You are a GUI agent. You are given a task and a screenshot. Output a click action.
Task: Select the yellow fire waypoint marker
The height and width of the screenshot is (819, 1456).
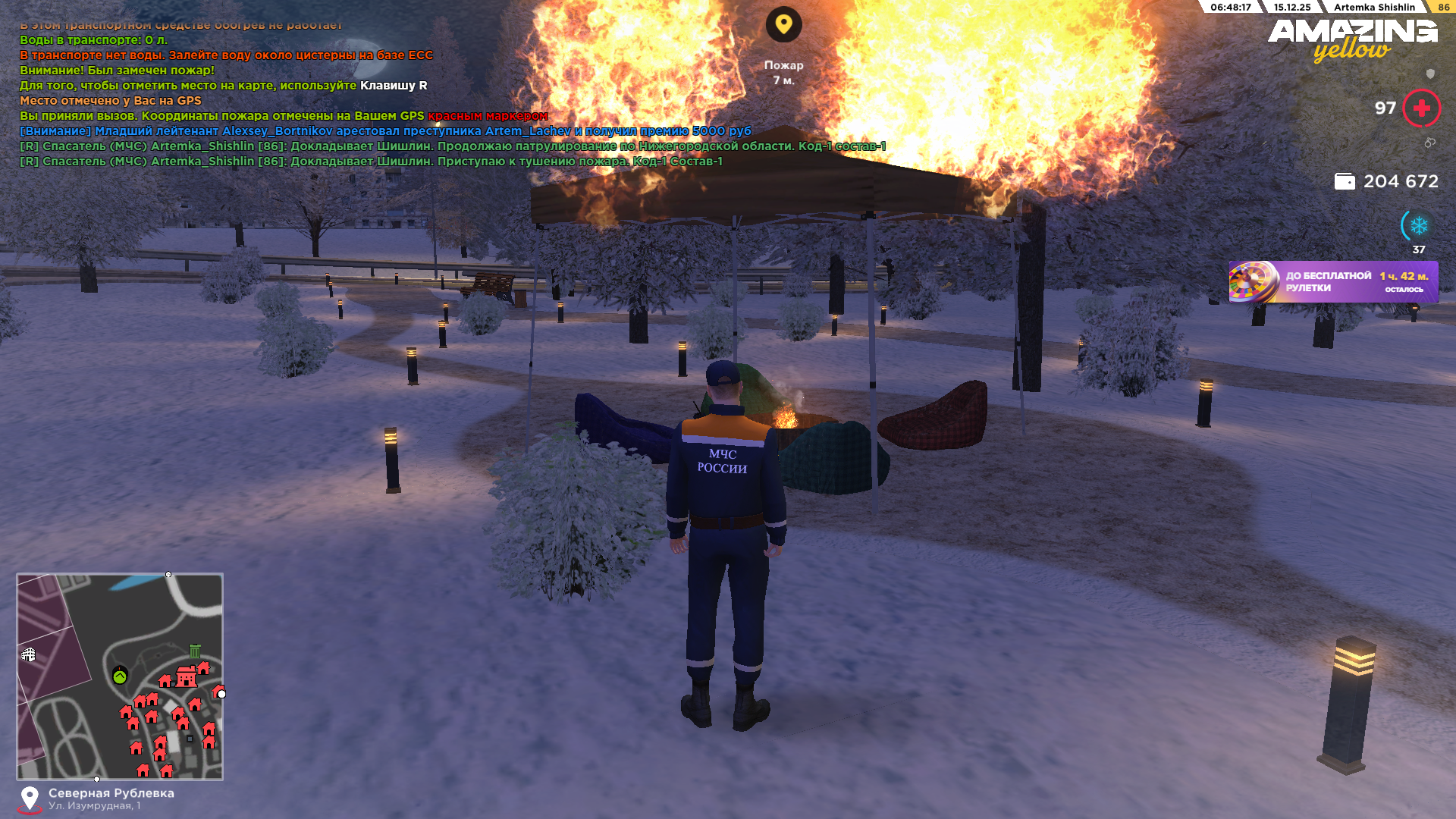[x=783, y=25]
